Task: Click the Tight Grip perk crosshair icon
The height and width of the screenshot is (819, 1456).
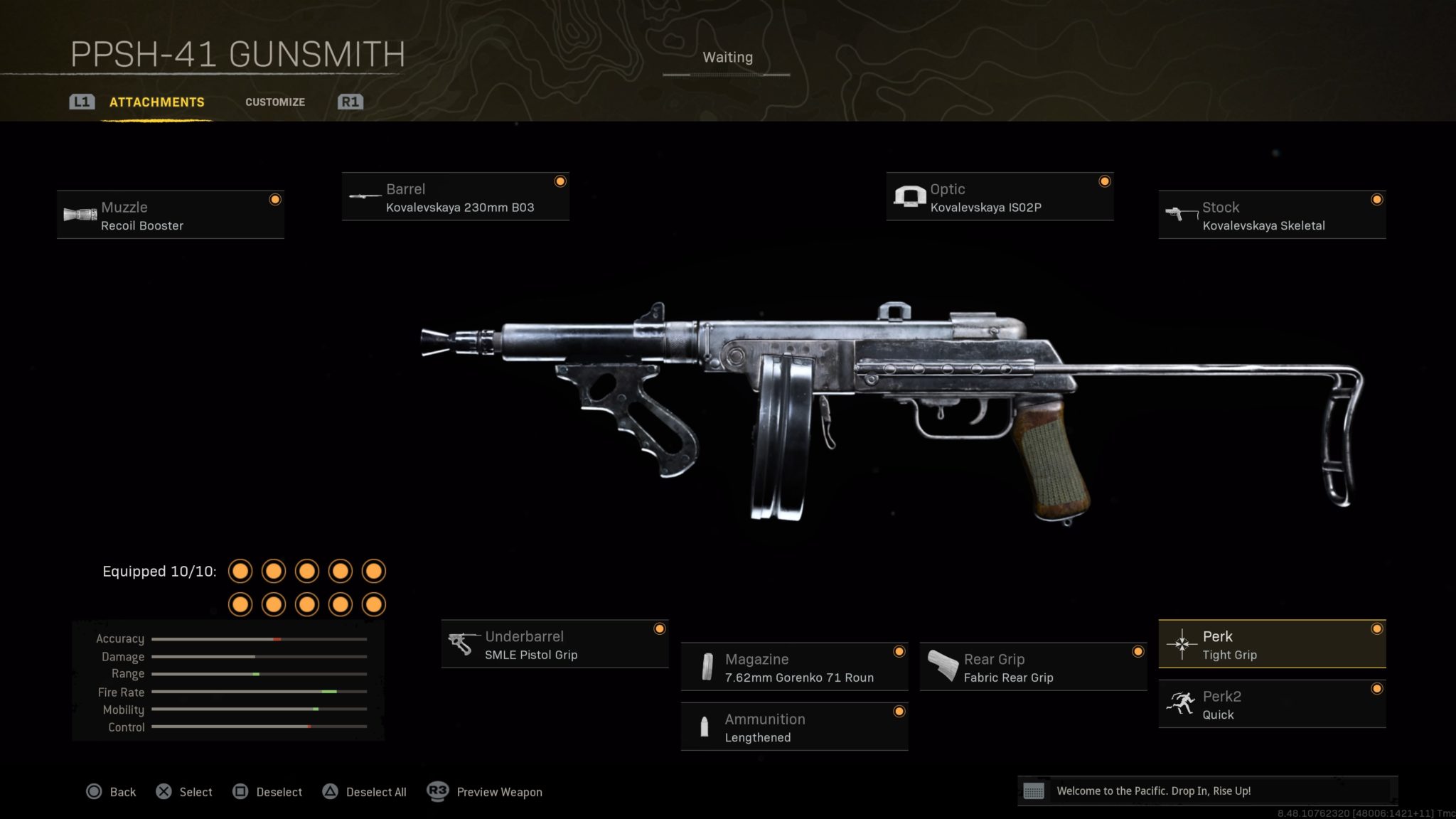Action: point(1183,644)
